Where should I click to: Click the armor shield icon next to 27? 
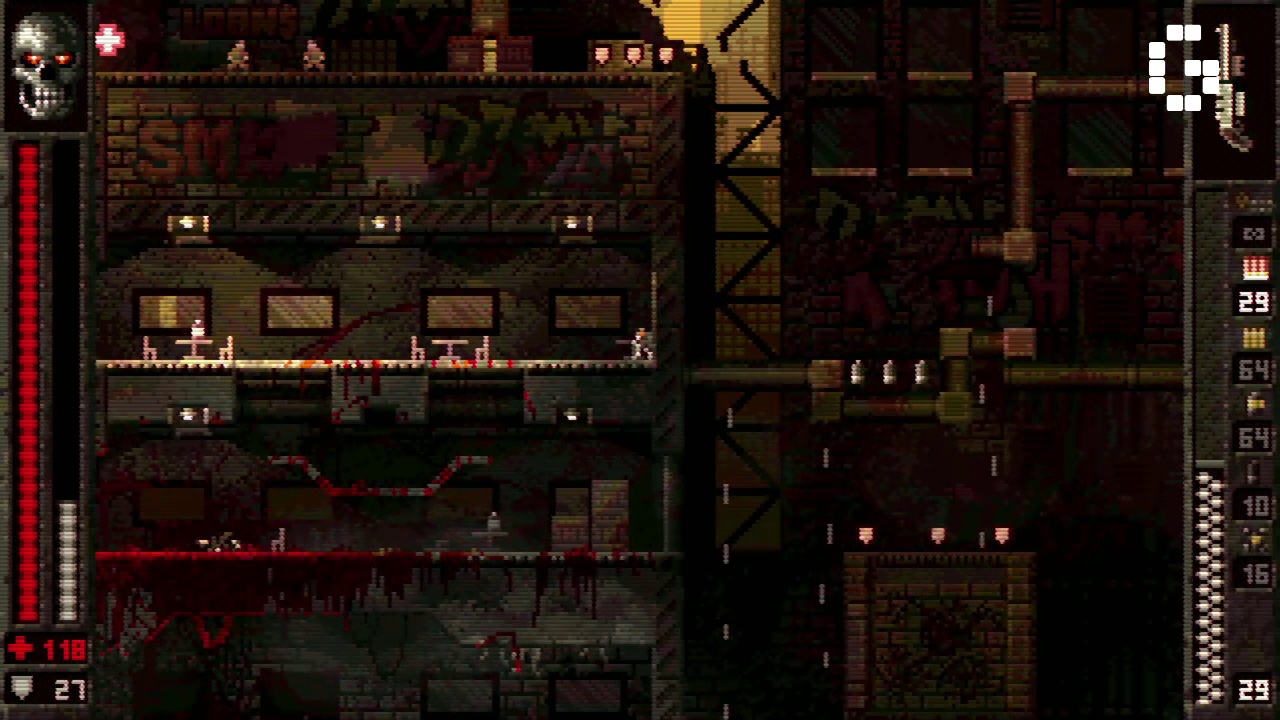pyautogui.click(x=20, y=688)
